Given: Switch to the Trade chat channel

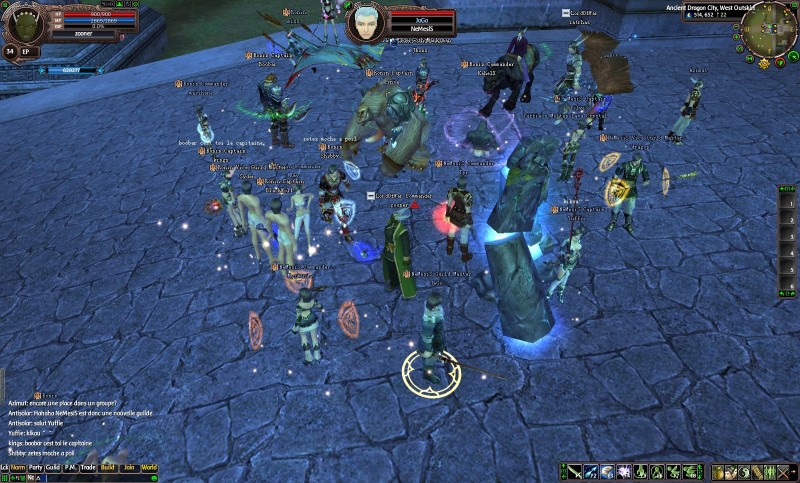Looking at the screenshot, I should (88, 467).
